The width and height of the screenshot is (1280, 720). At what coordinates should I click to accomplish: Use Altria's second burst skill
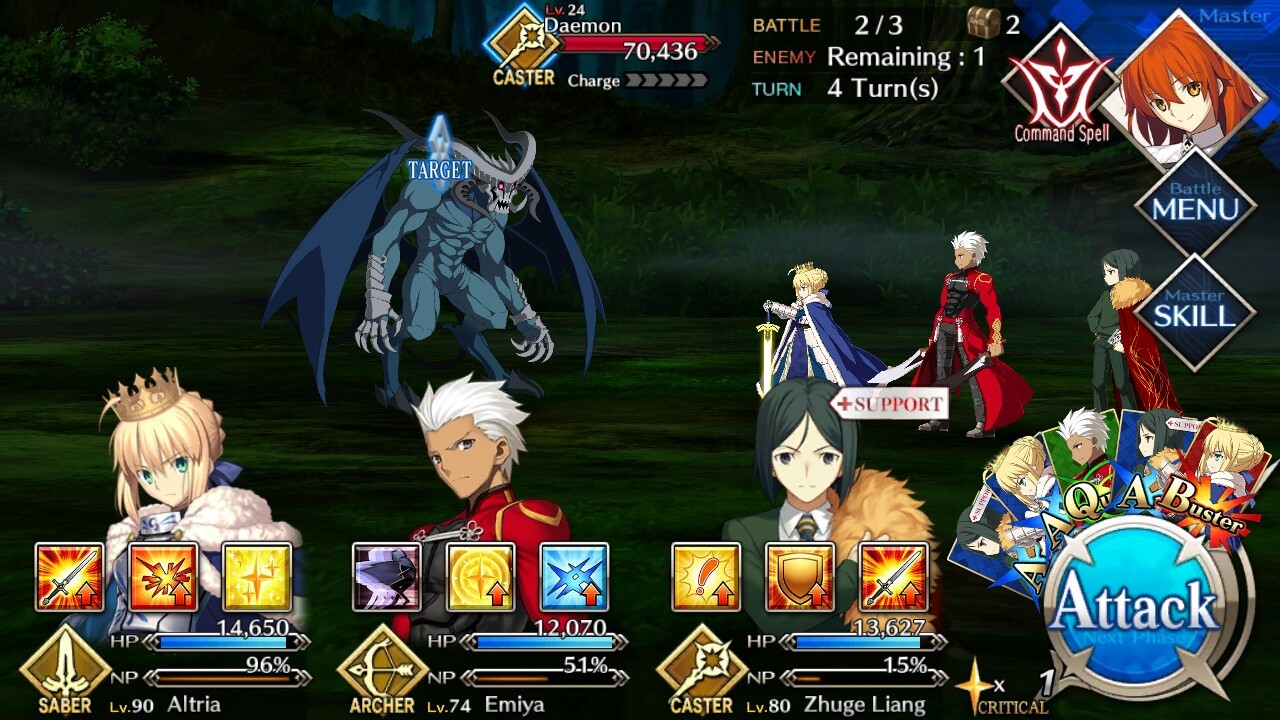coord(163,577)
